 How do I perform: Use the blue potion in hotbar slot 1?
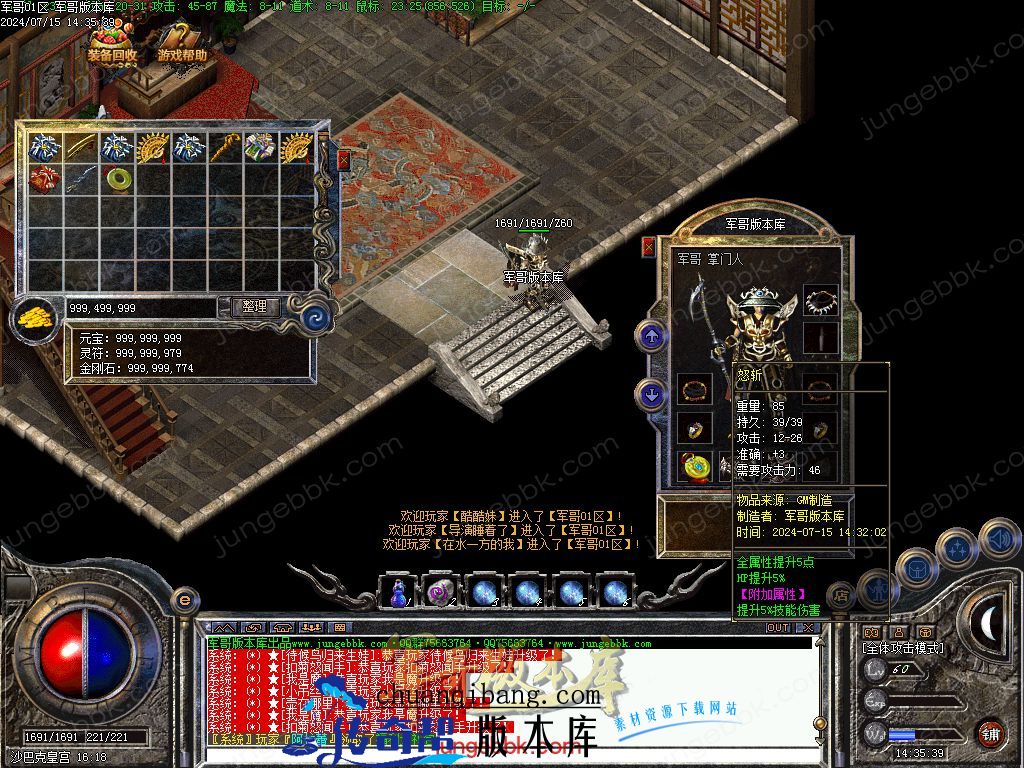pyautogui.click(x=399, y=592)
